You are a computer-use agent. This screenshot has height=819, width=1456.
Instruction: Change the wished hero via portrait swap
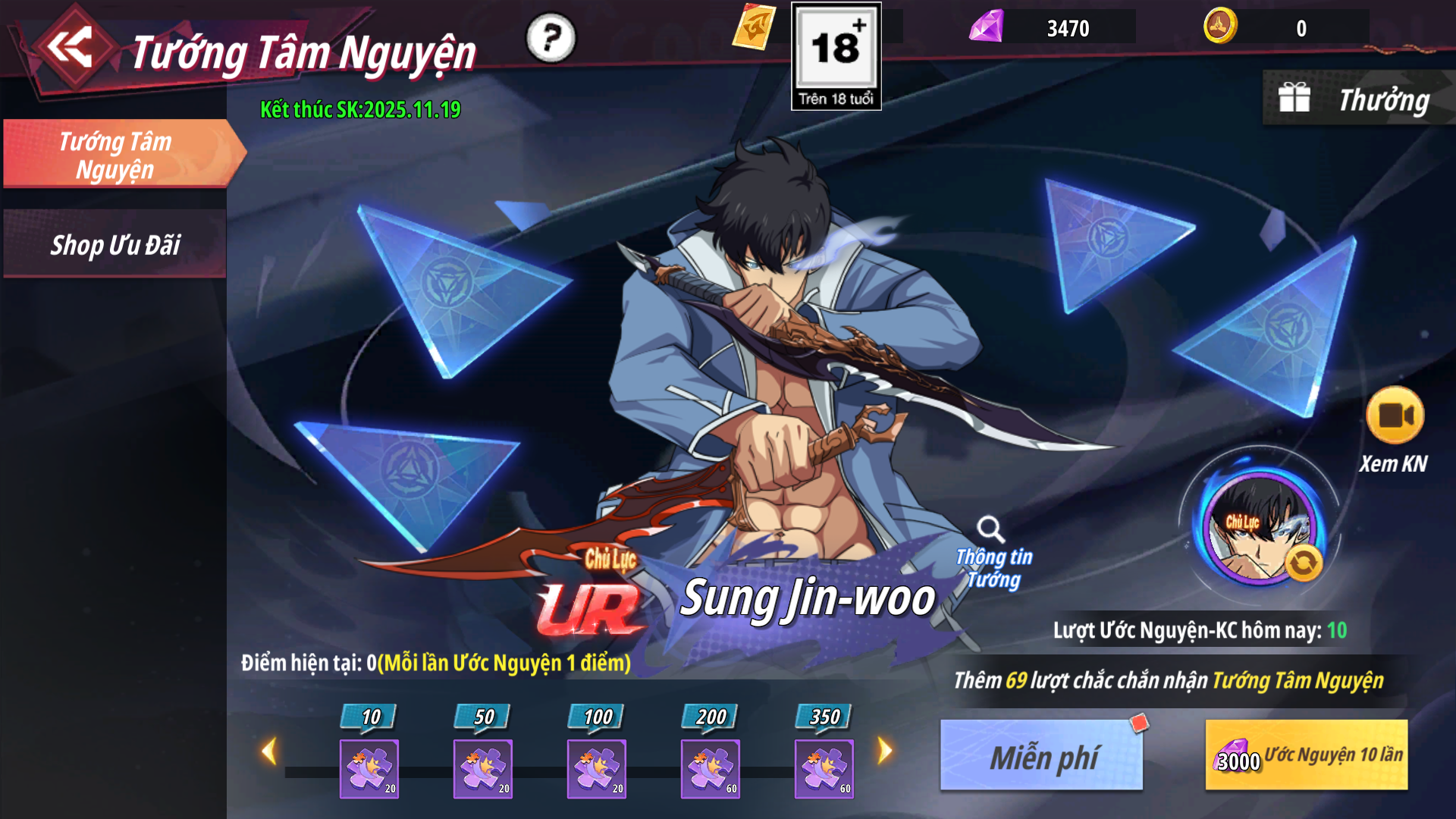coord(1304,563)
